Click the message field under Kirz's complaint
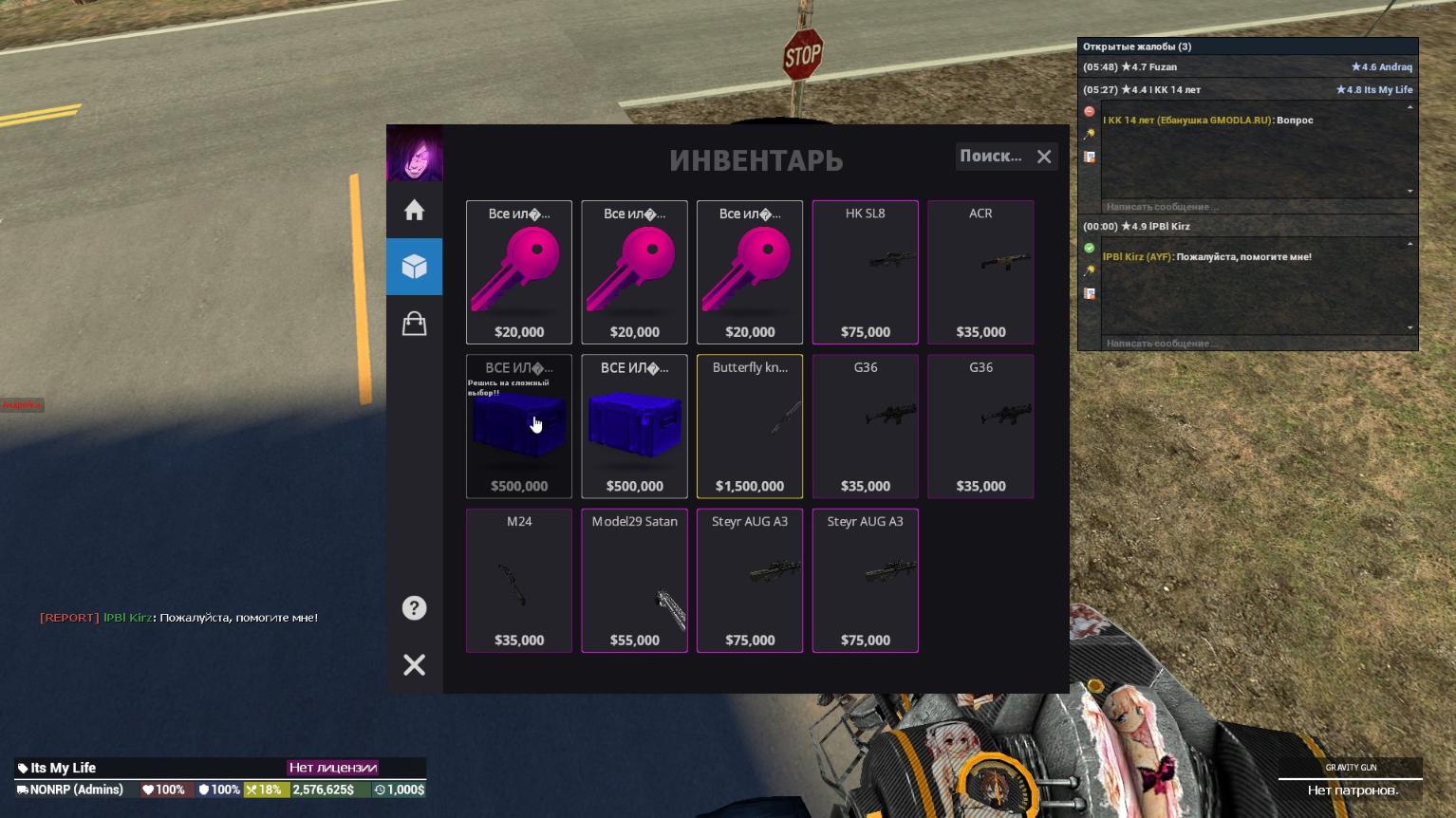This screenshot has height=818, width=1456. 1253,344
